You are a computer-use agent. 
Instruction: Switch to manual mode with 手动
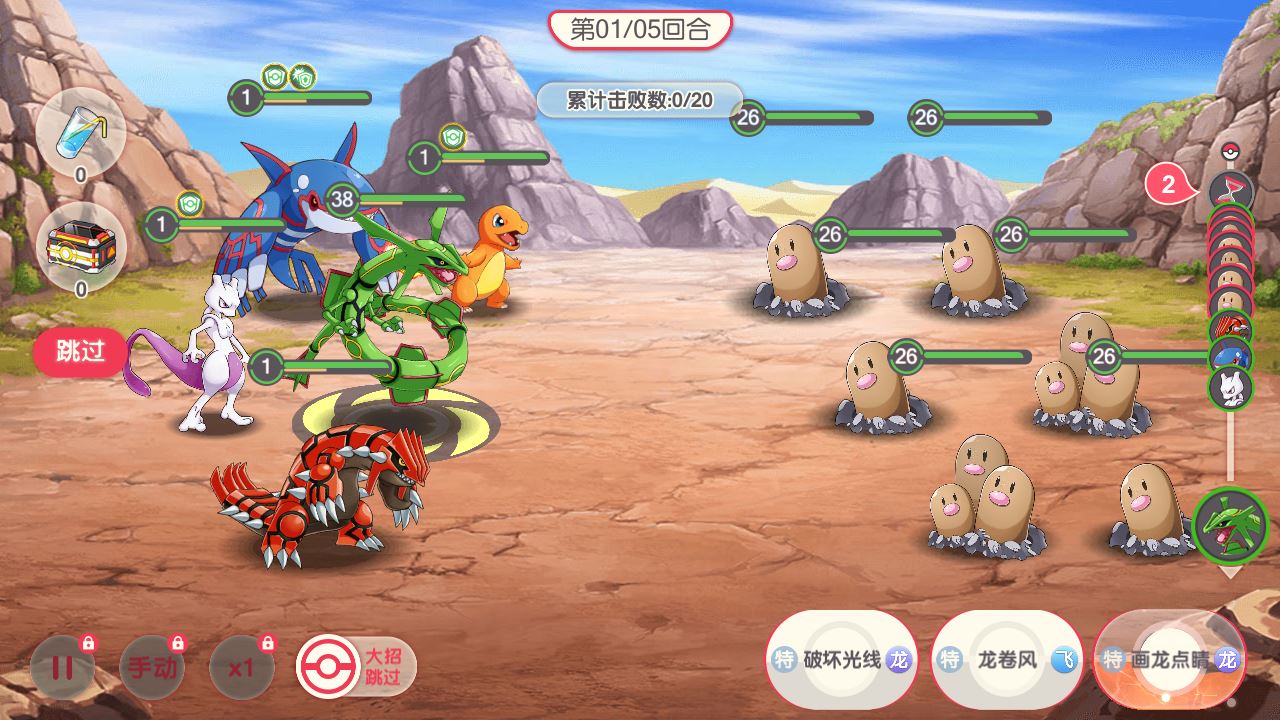(152, 666)
